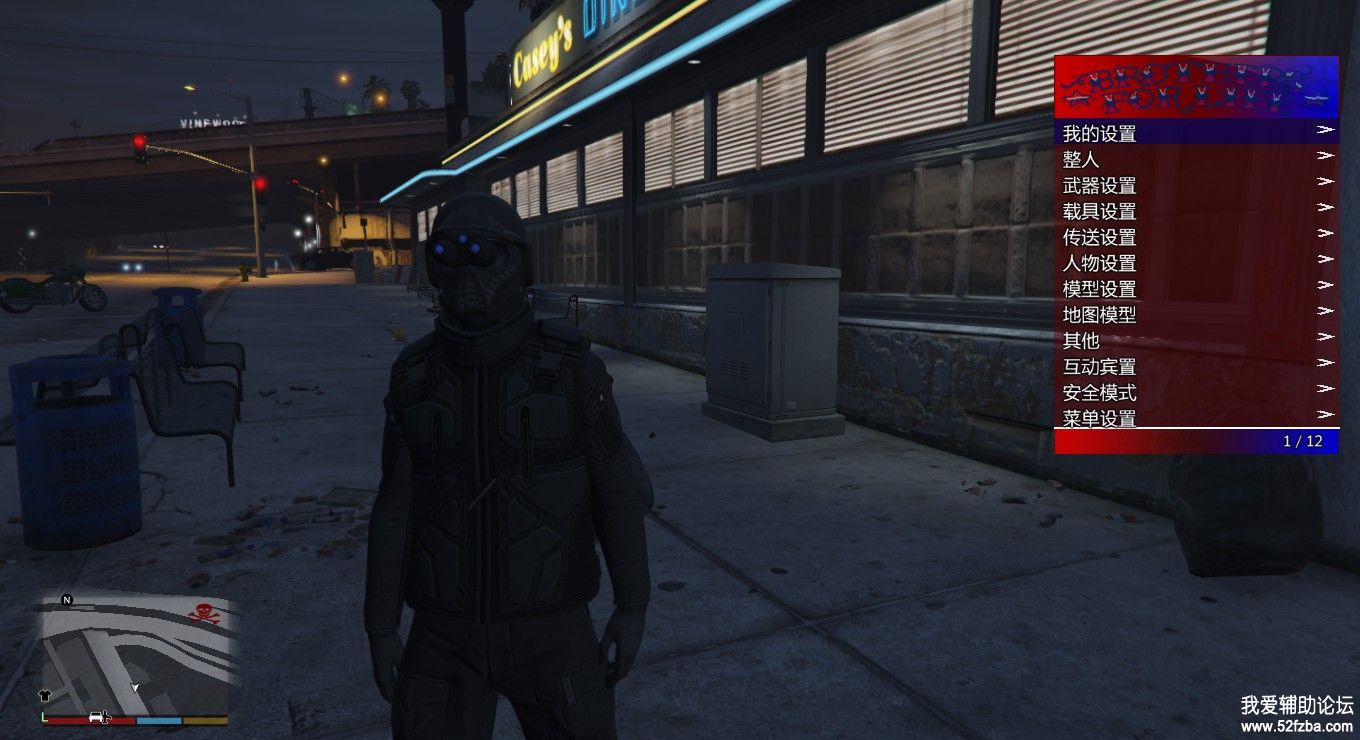
Task: Select the clothing shirt icon on minimap
Action: [44, 694]
